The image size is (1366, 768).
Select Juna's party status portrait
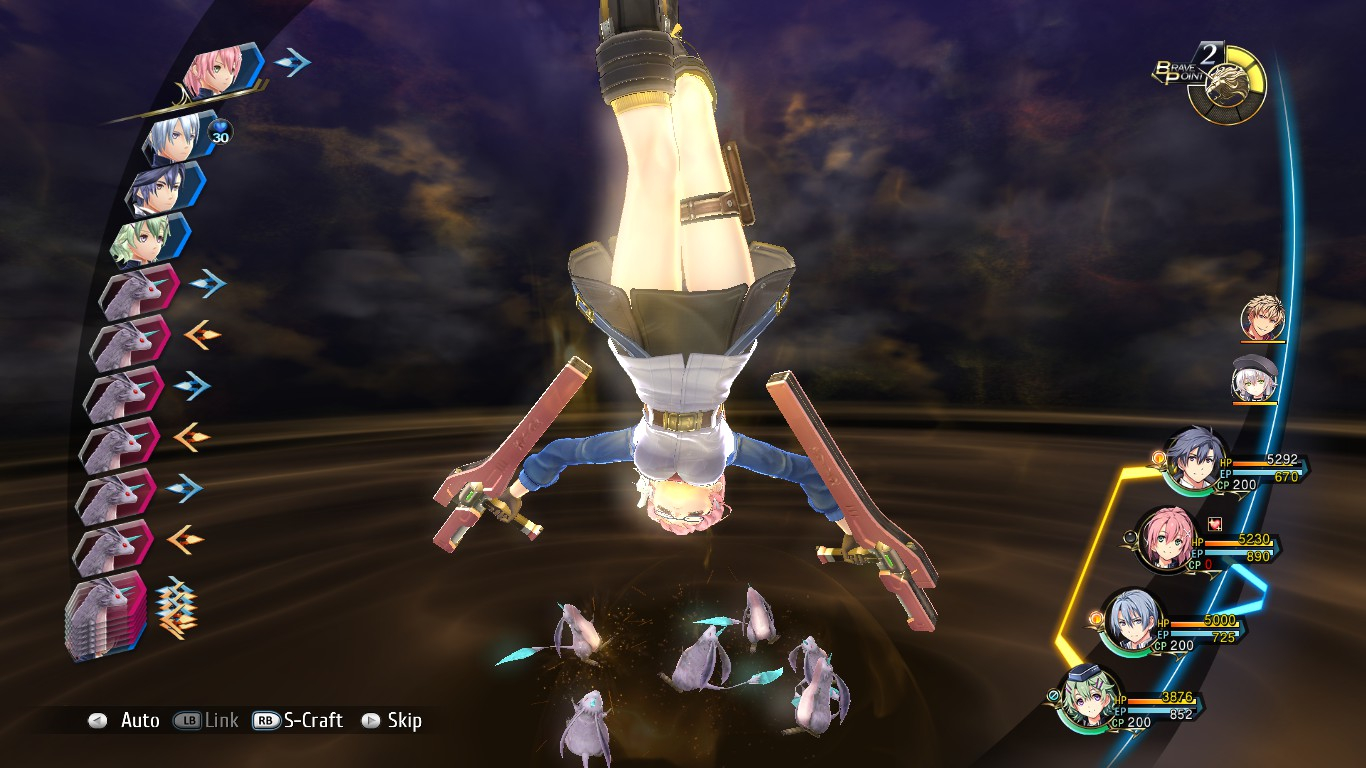coord(1170,544)
